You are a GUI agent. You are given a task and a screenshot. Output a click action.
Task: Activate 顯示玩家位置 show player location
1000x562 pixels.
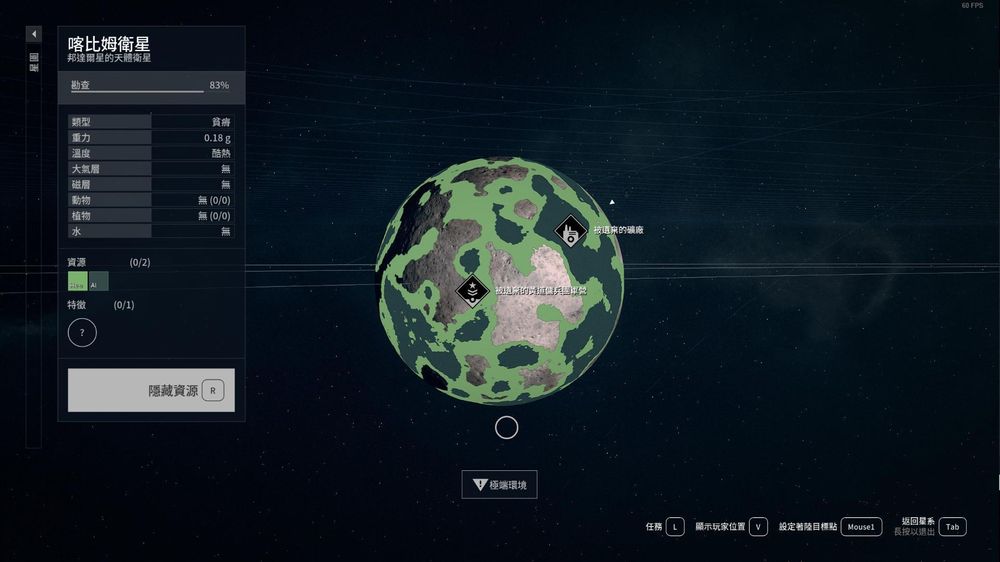[x=757, y=526]
